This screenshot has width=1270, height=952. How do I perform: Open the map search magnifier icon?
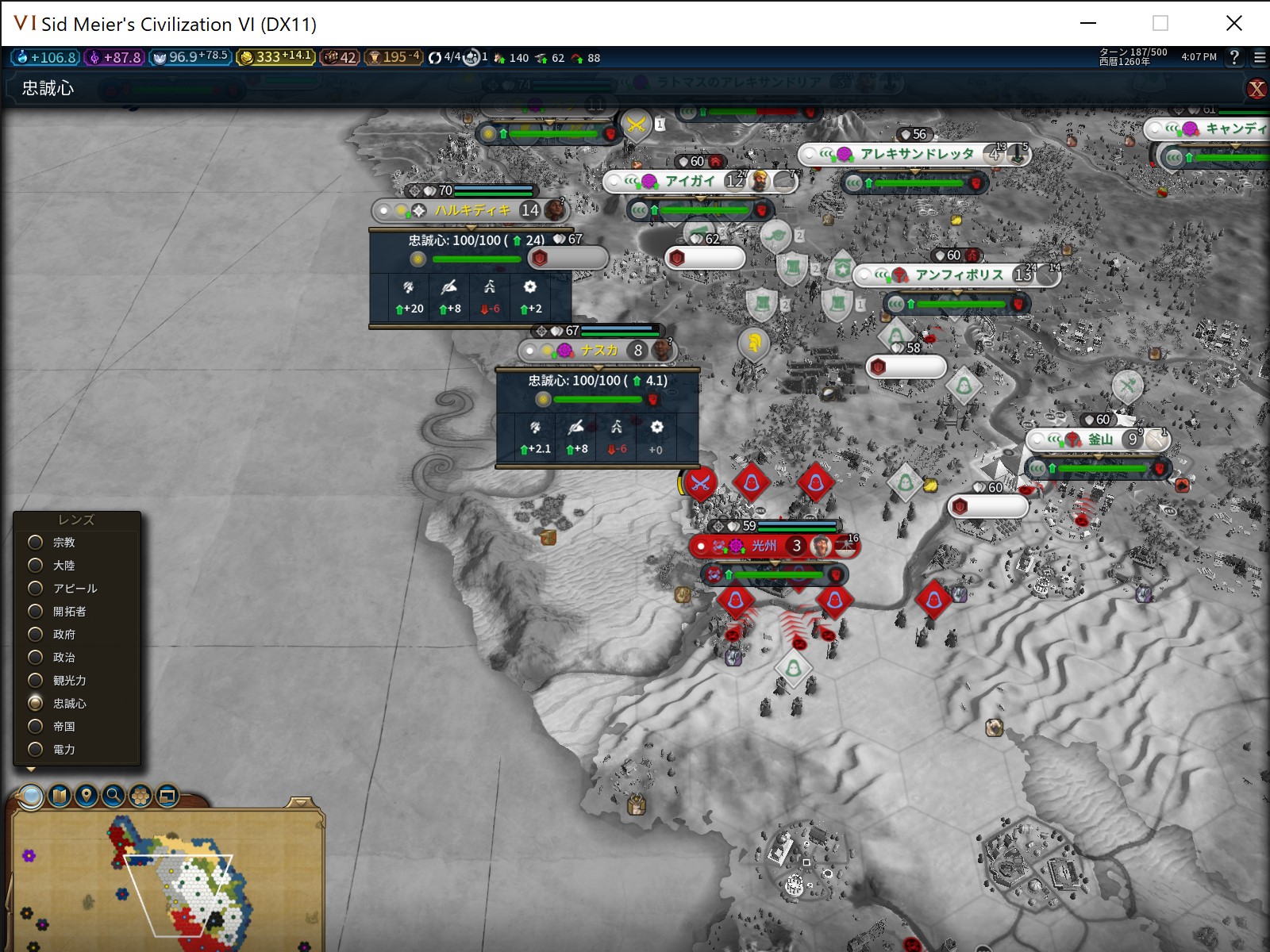coord(113,796)
